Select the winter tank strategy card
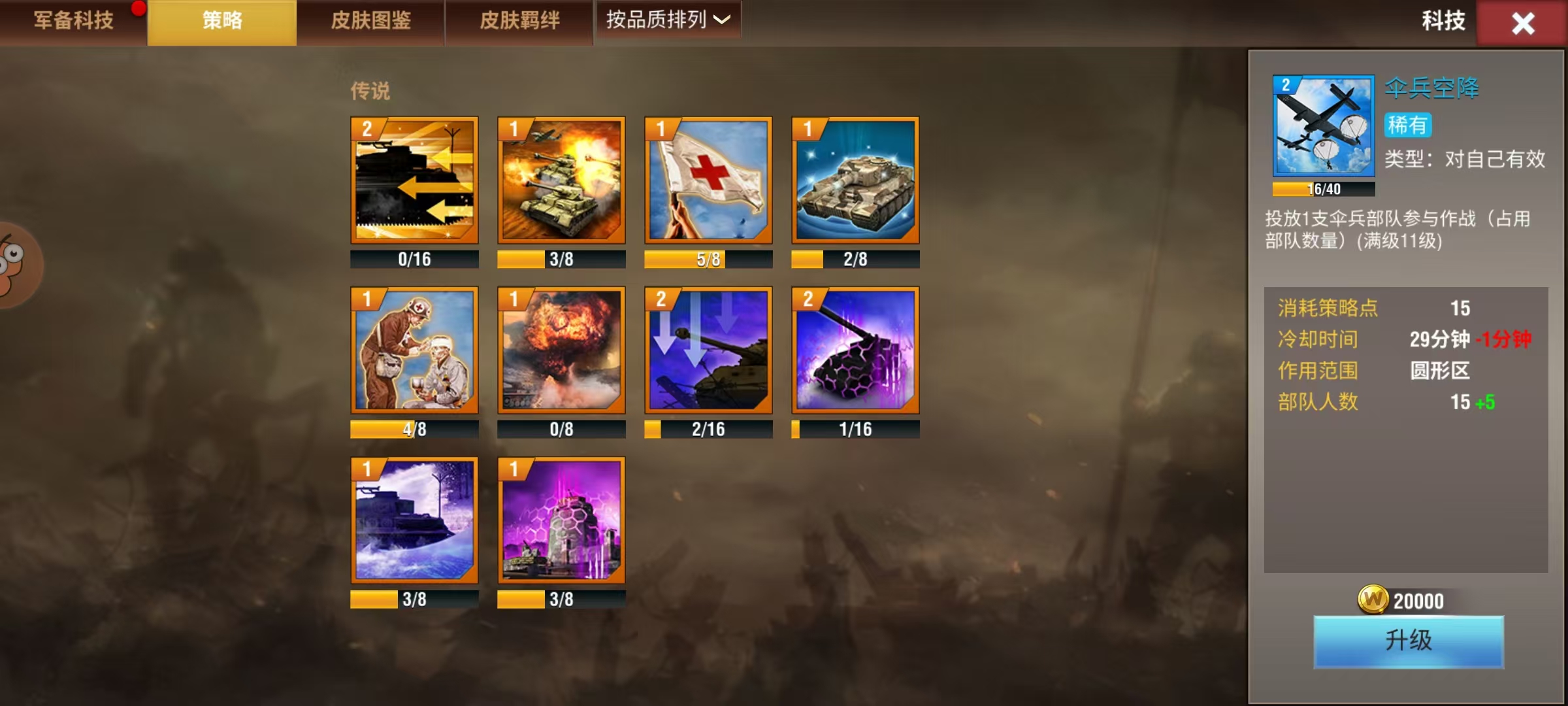The height and width of the screenshot is (706, 1568). (x=414, y=523)
